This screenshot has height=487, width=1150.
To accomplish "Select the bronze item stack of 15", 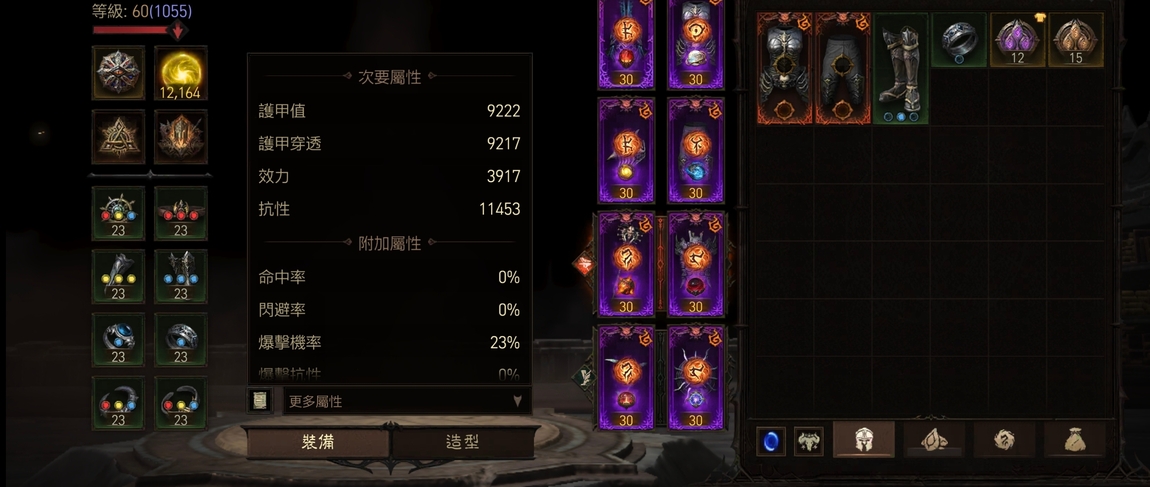I will click(x=1075, y=40).
